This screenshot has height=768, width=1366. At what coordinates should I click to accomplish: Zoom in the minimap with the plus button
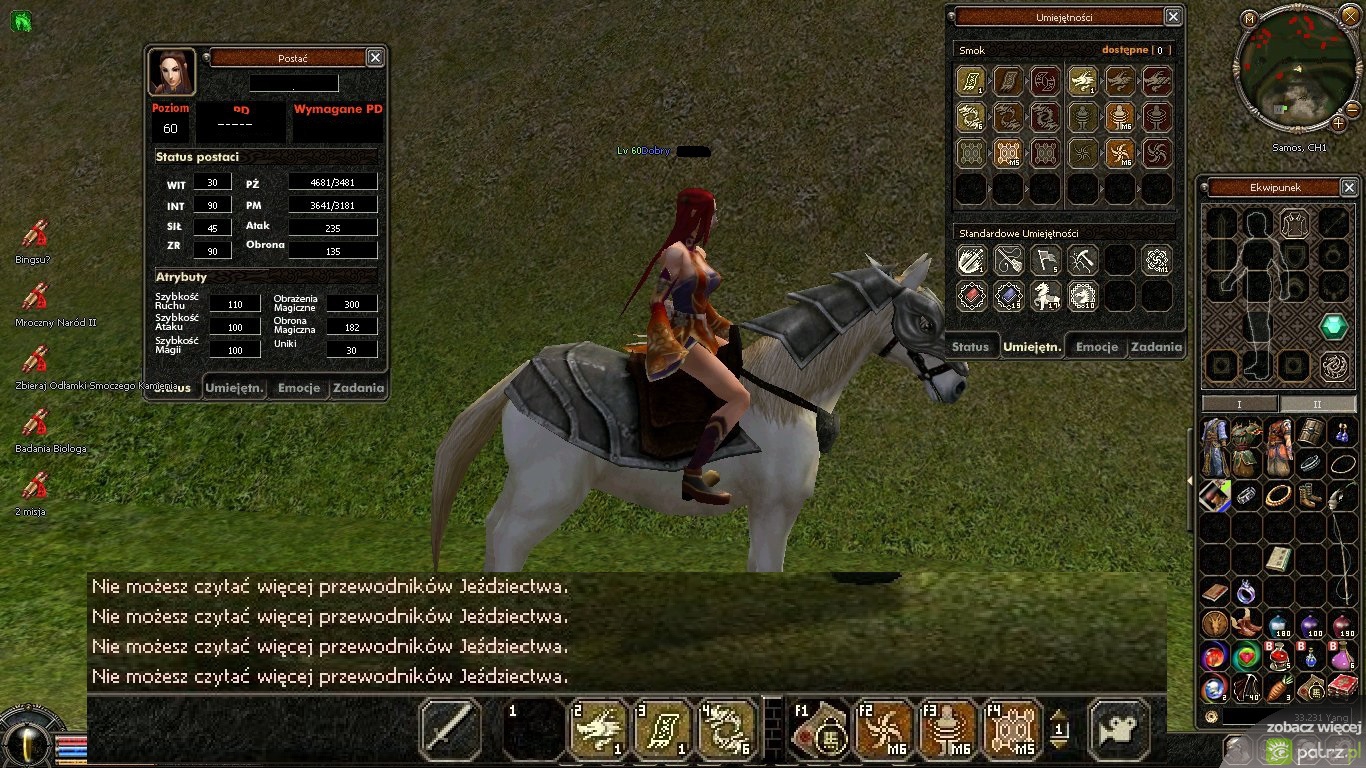[1339, 124]
